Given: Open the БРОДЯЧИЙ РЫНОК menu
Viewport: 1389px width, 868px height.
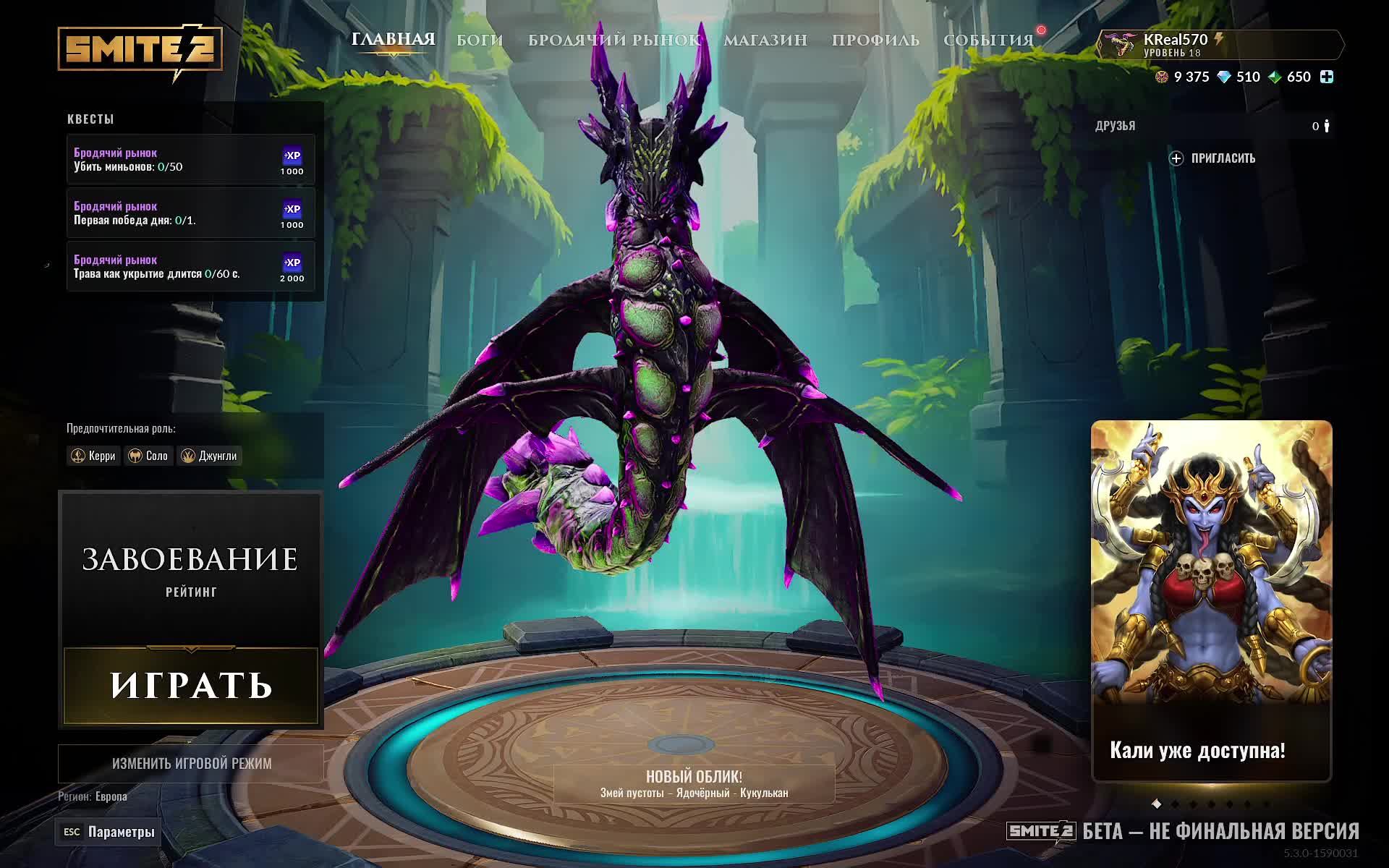Looking at the screenshot, I should click(614, 41).
